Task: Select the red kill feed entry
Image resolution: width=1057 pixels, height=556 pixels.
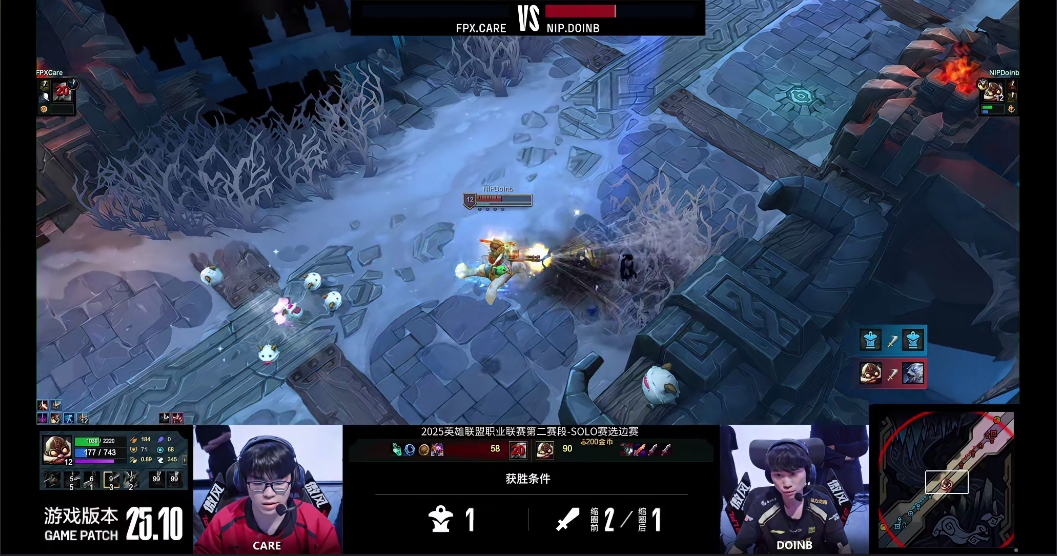Action: [891, 373]
